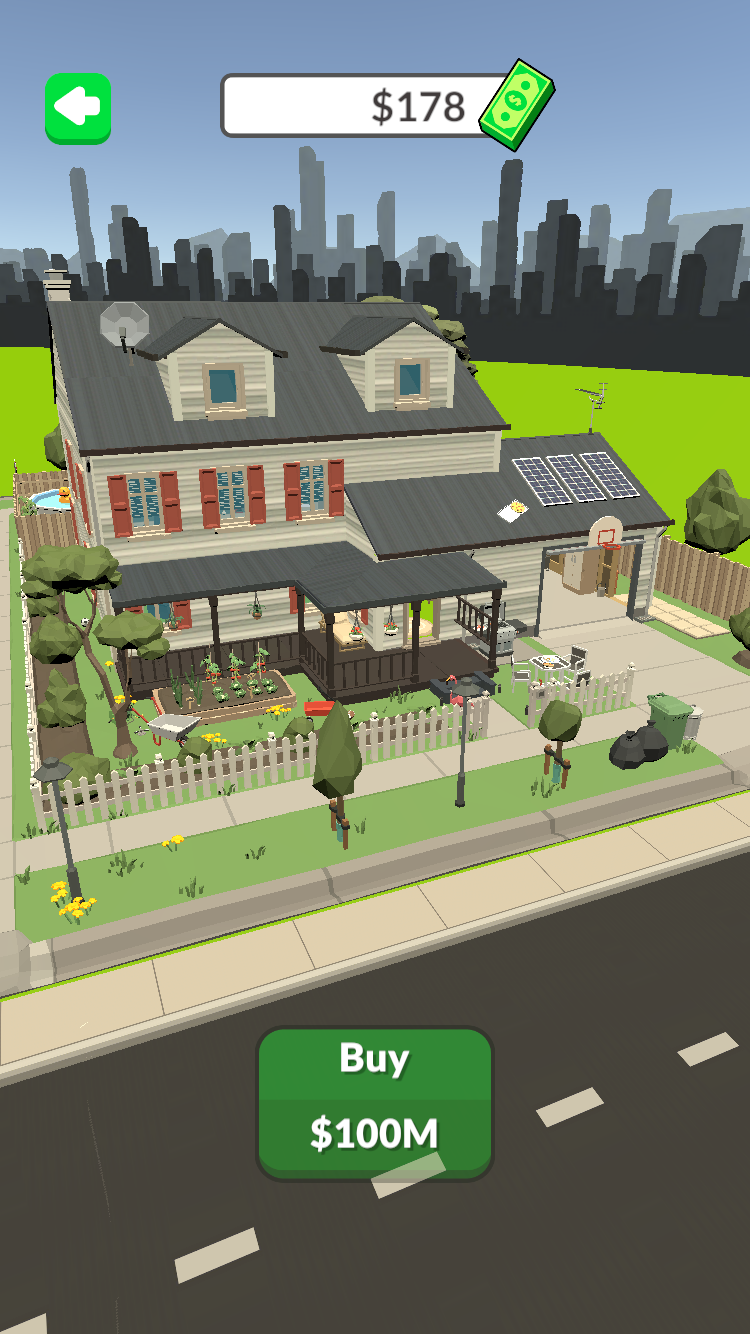Viewport: 750px width, 1334px height.
Task: Click the green back arrow button
Action: click(x=78, y=108)
